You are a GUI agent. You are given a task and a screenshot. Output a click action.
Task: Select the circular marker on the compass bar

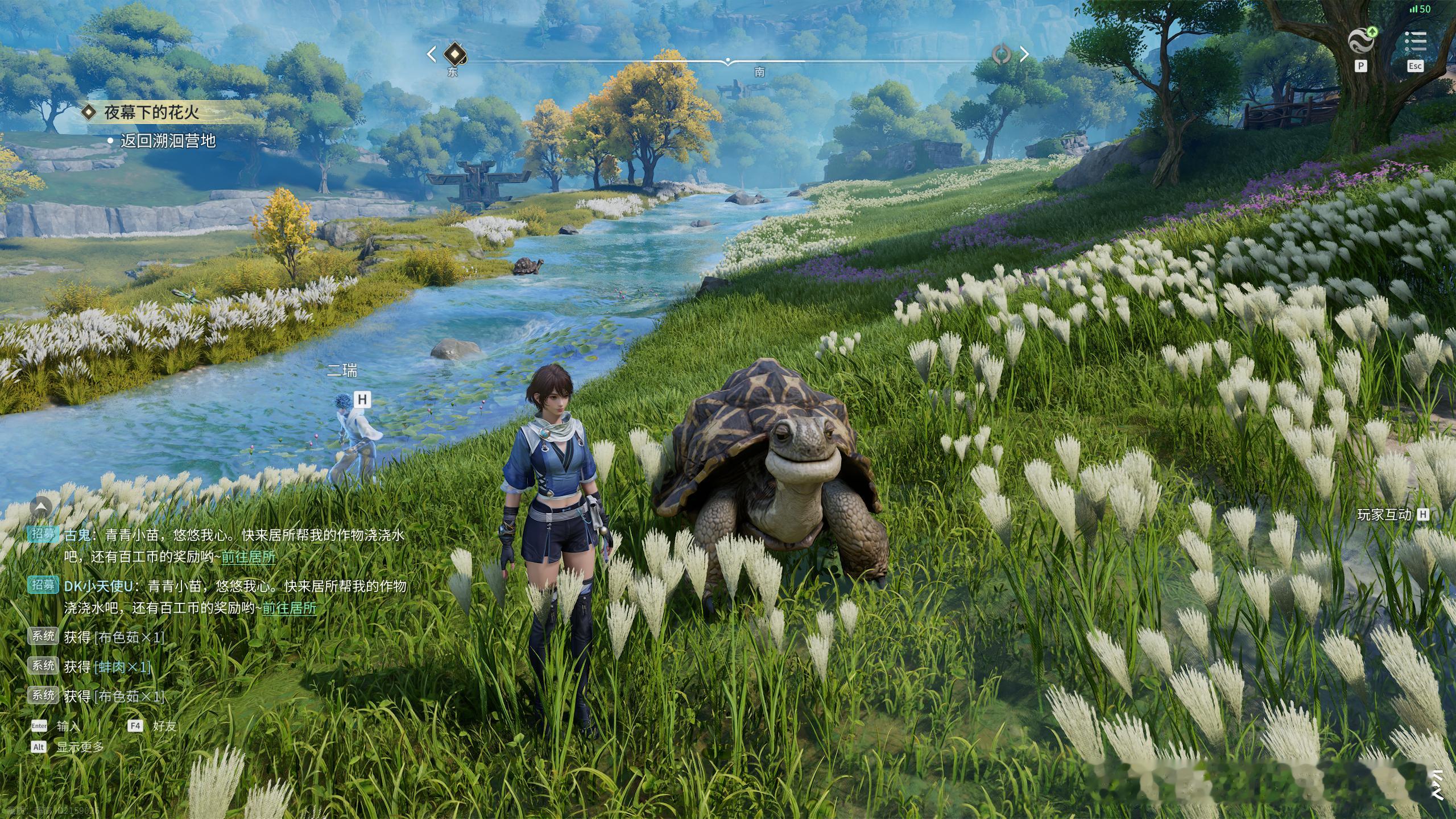pyautogui.click(x=1002, y=54)
